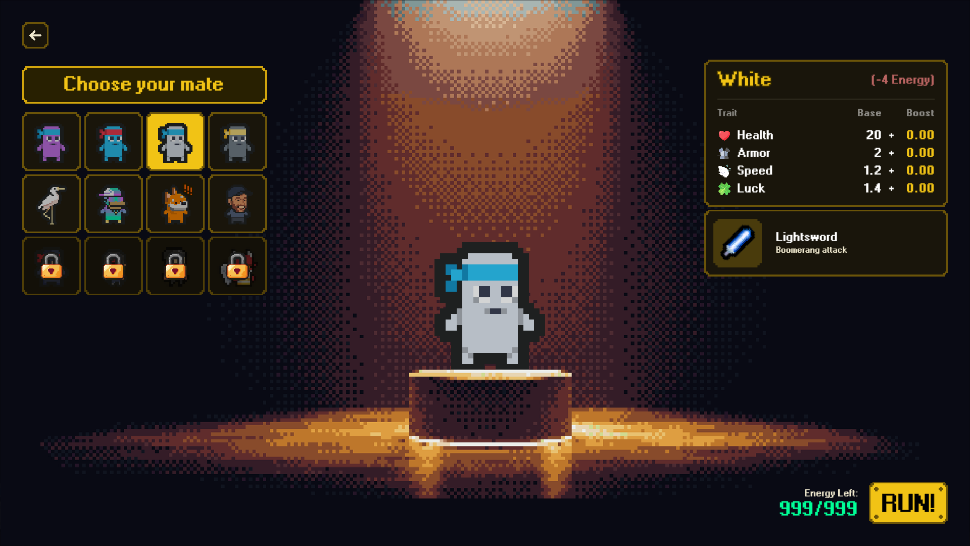Choose the orange shiba dog character
Screen dimensions: 970x546
click(x=175, y=204)
